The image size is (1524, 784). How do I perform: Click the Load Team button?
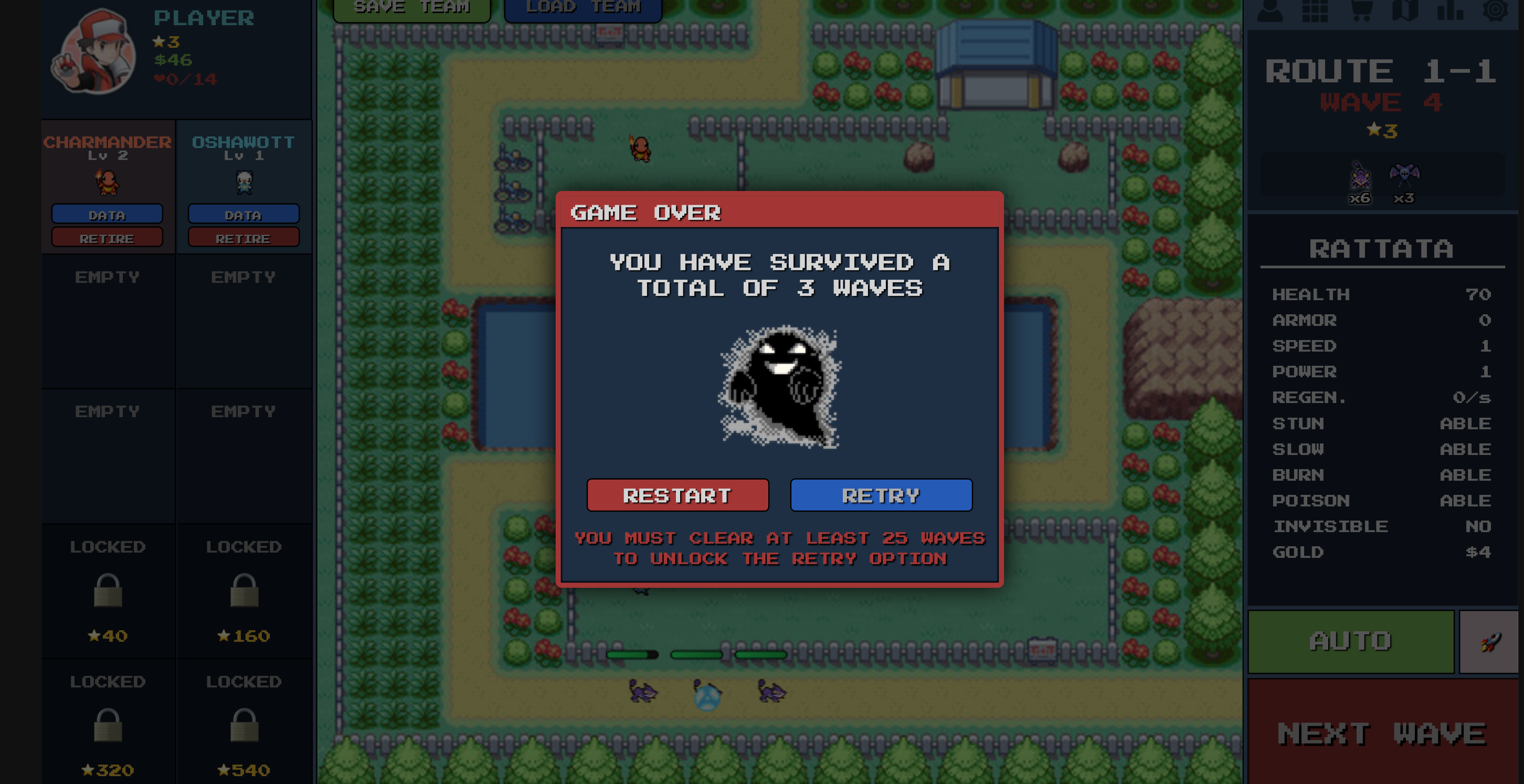pos(583,8)
